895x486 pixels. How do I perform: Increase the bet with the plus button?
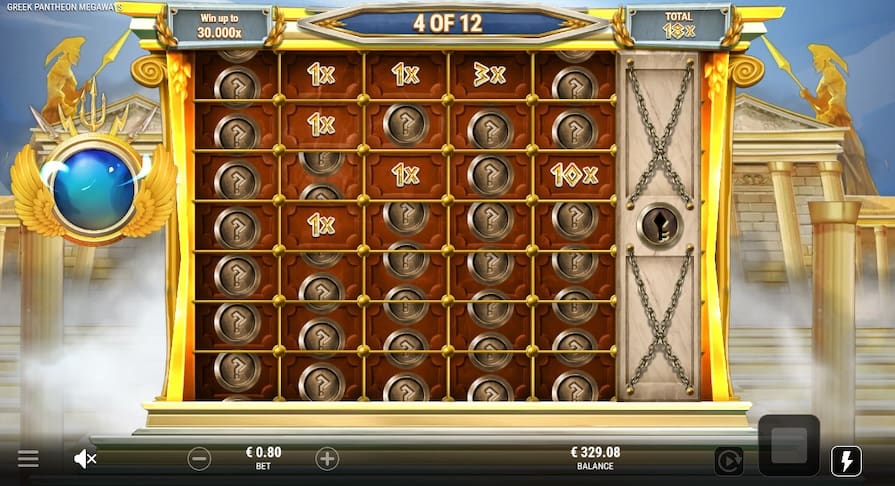click(x=327, y=459)
